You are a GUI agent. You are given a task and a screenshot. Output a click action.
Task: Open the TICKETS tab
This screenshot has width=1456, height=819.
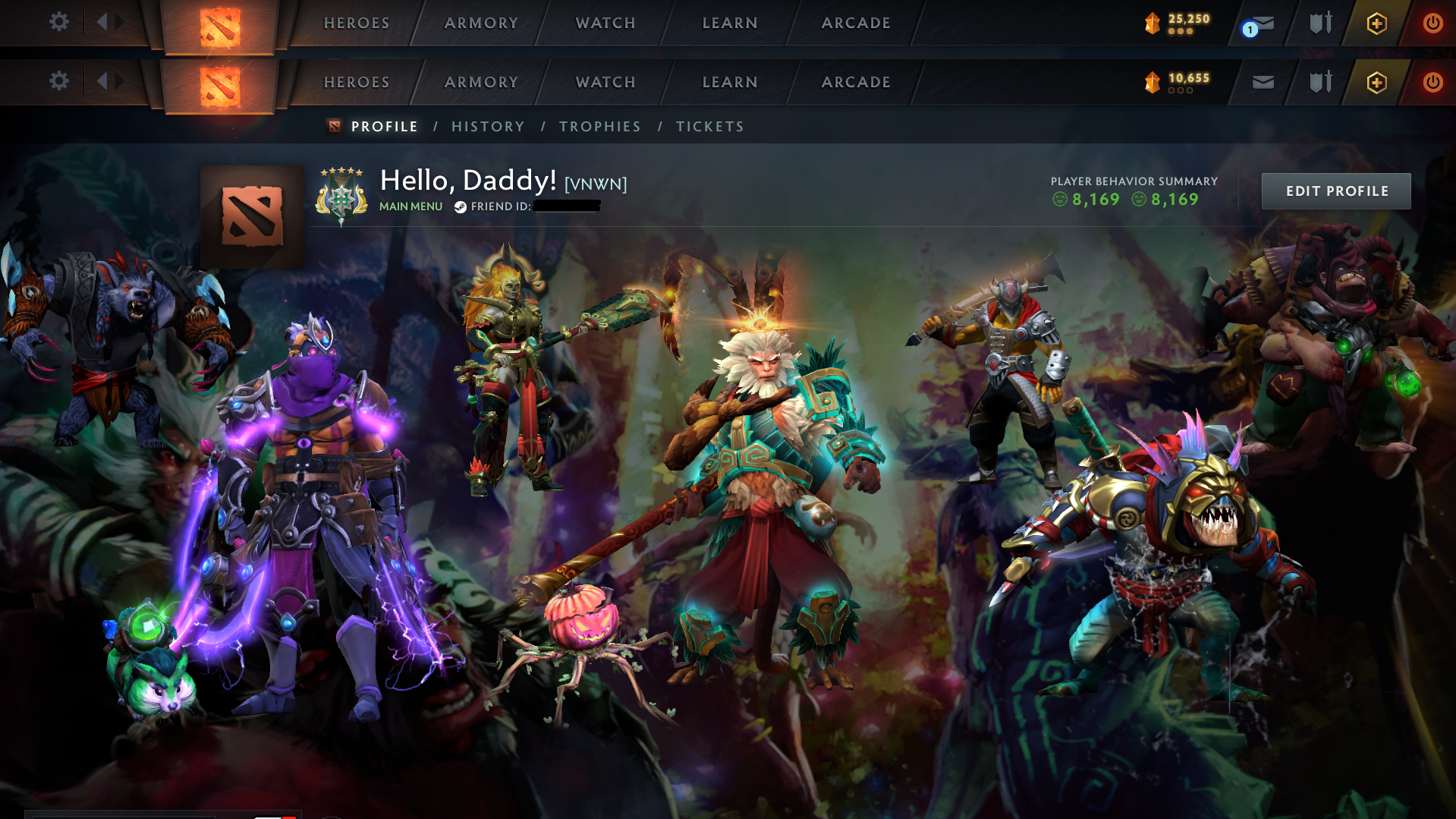tap(709, 126)
